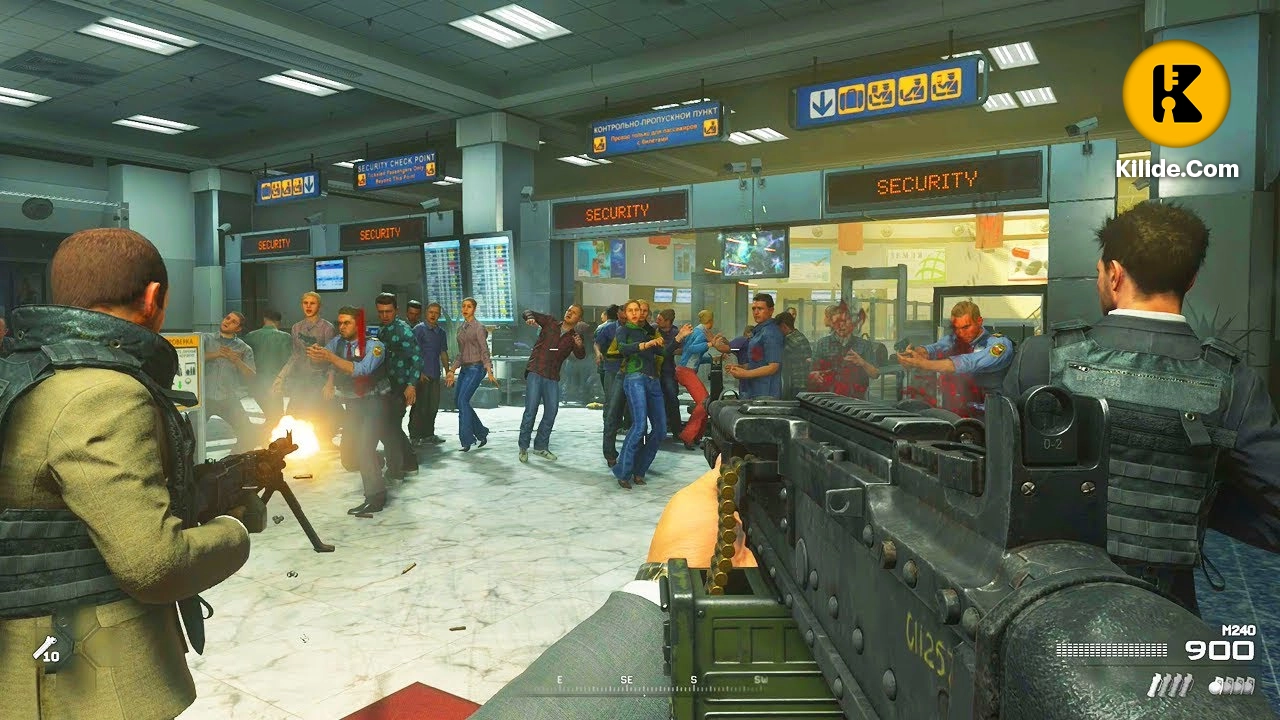Select the flashbang grenades icon

tap(1171, 685)
